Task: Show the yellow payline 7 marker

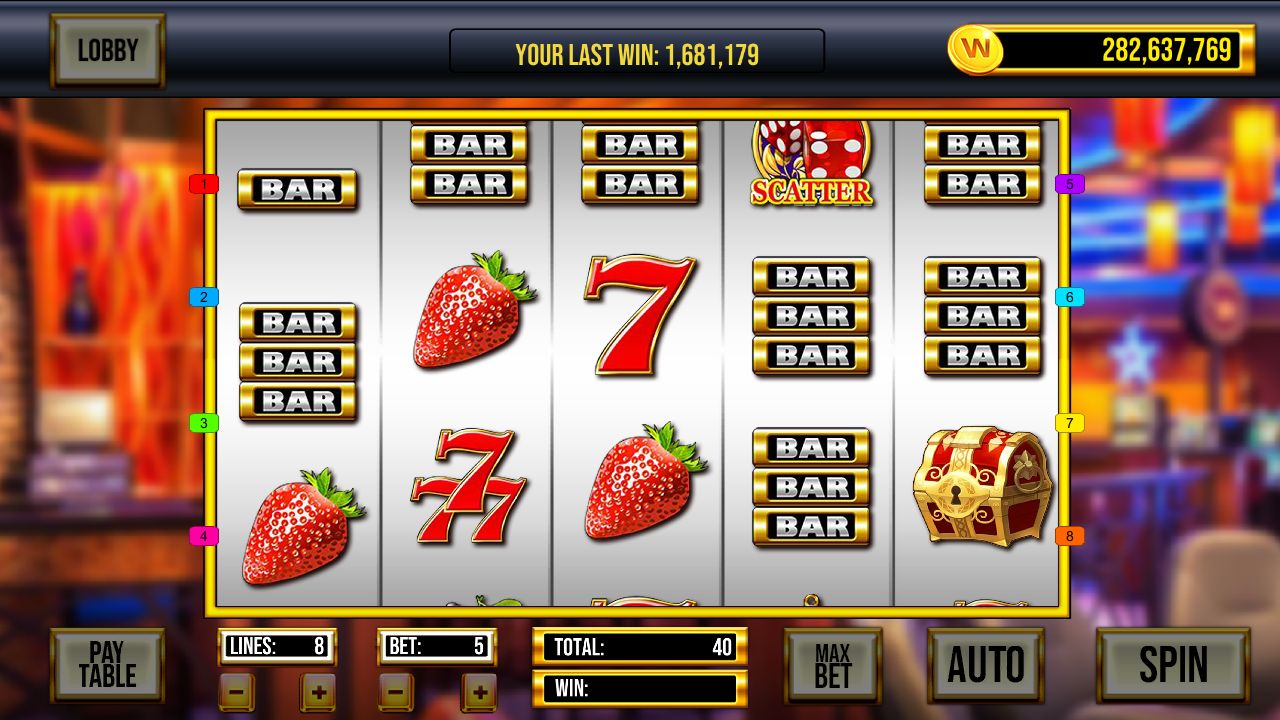Action: (1069, 423)
